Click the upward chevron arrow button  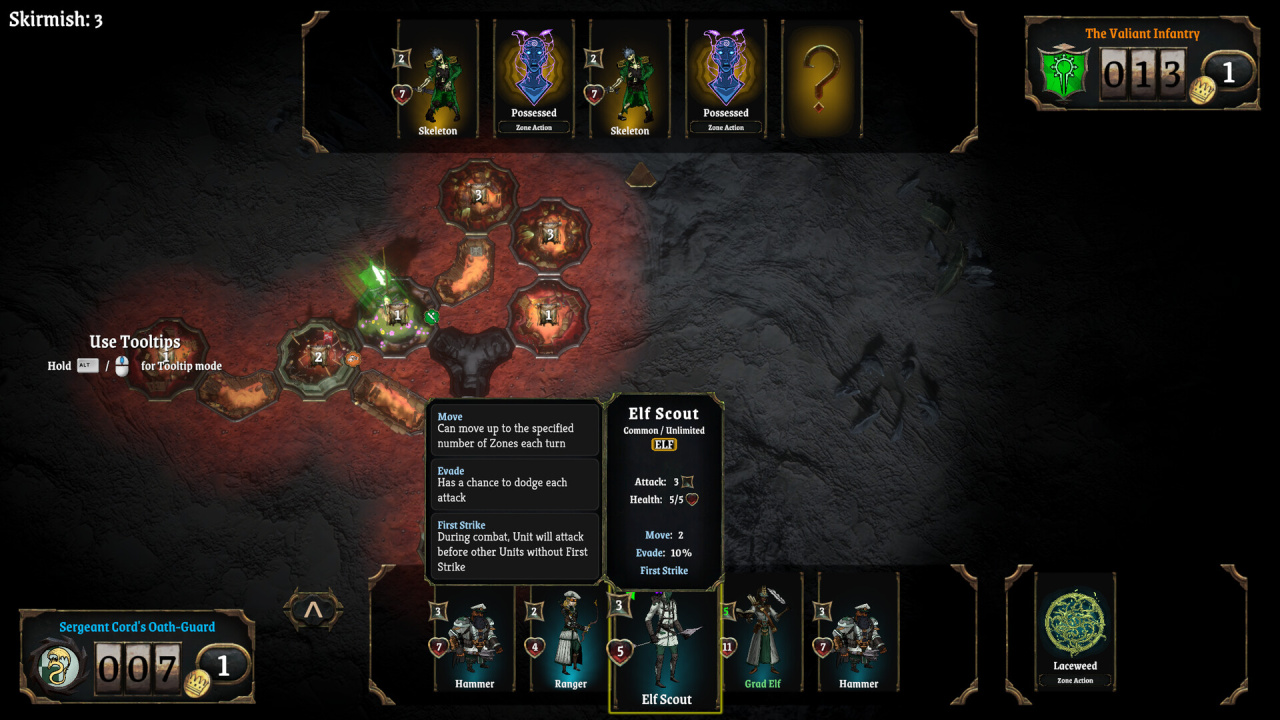click(x=313, y=609)
